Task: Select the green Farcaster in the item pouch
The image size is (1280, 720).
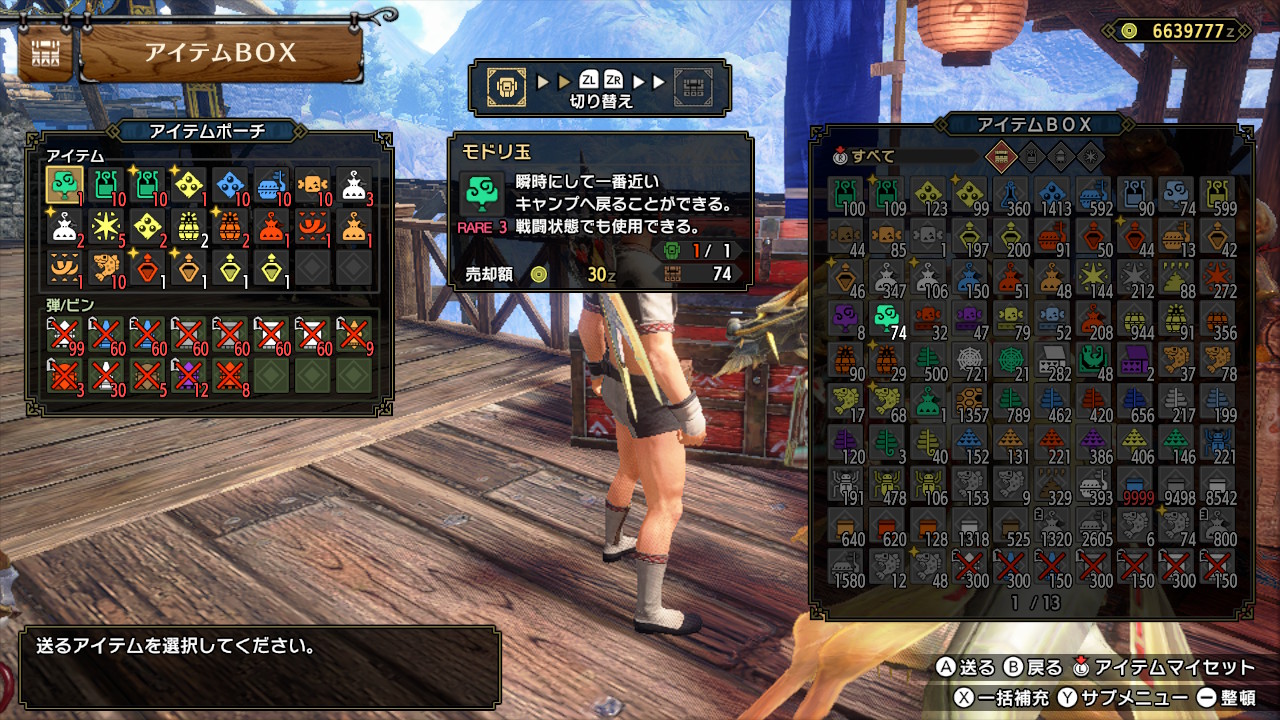Action: tap(64, 185)
